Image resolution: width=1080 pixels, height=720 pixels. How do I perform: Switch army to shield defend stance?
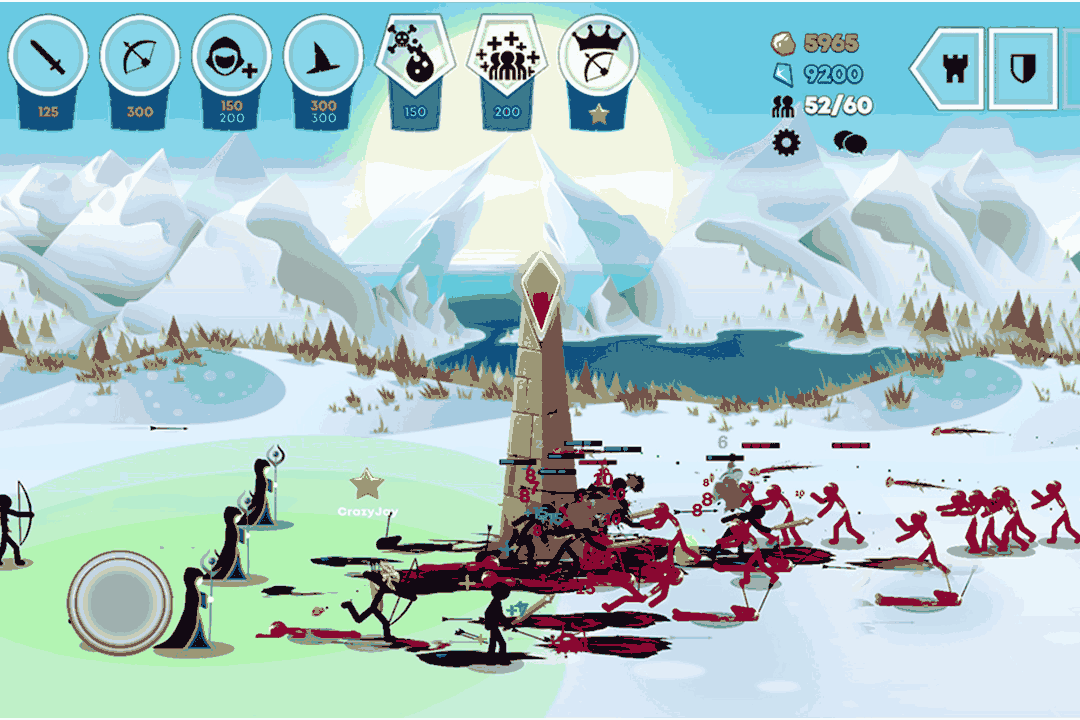click(x=1023, y=68)
